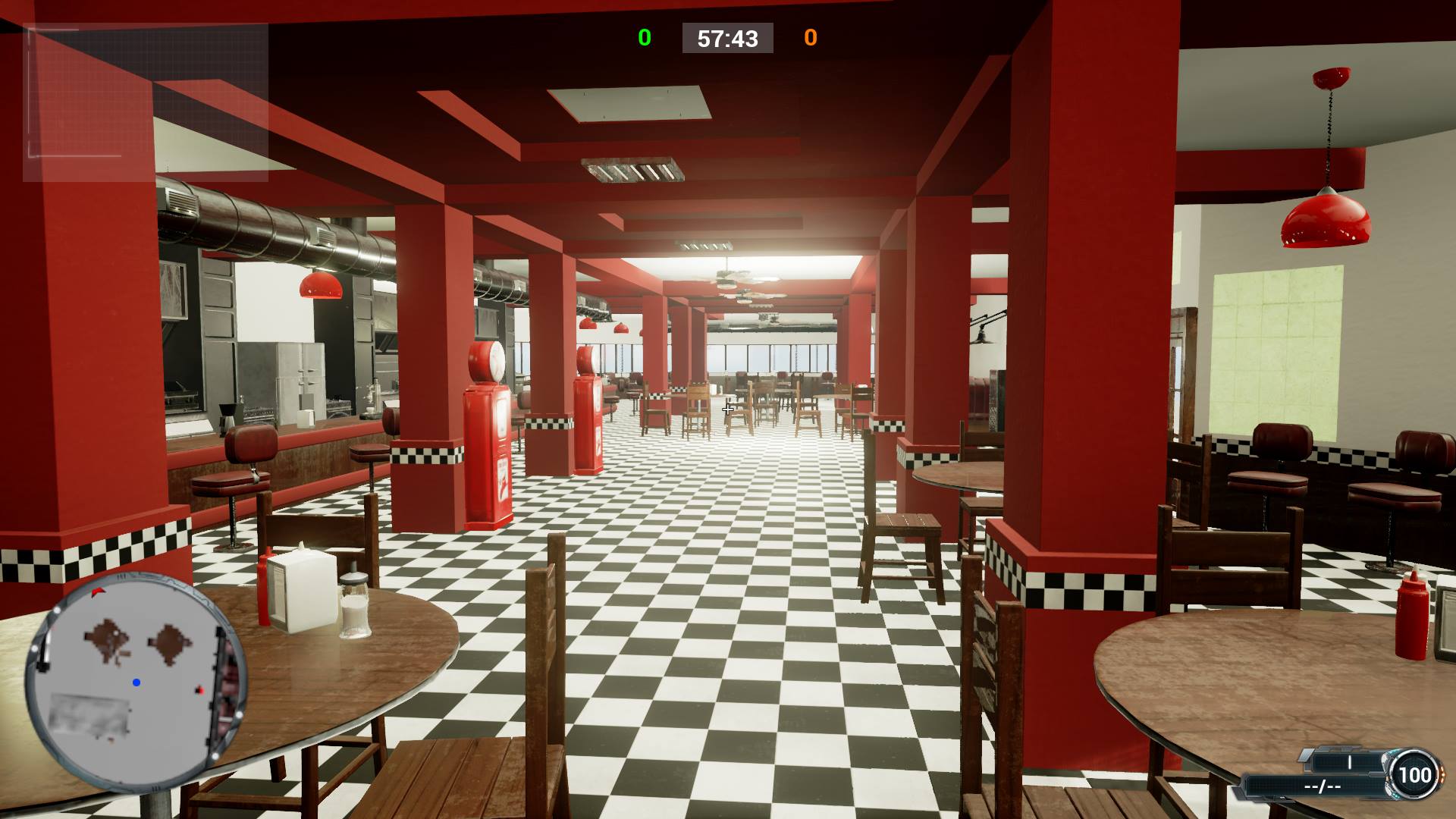The height and width of the screenshot is (819, 1456).
Task: Click the blue player dot on the minimap
Action: (136, 682)
